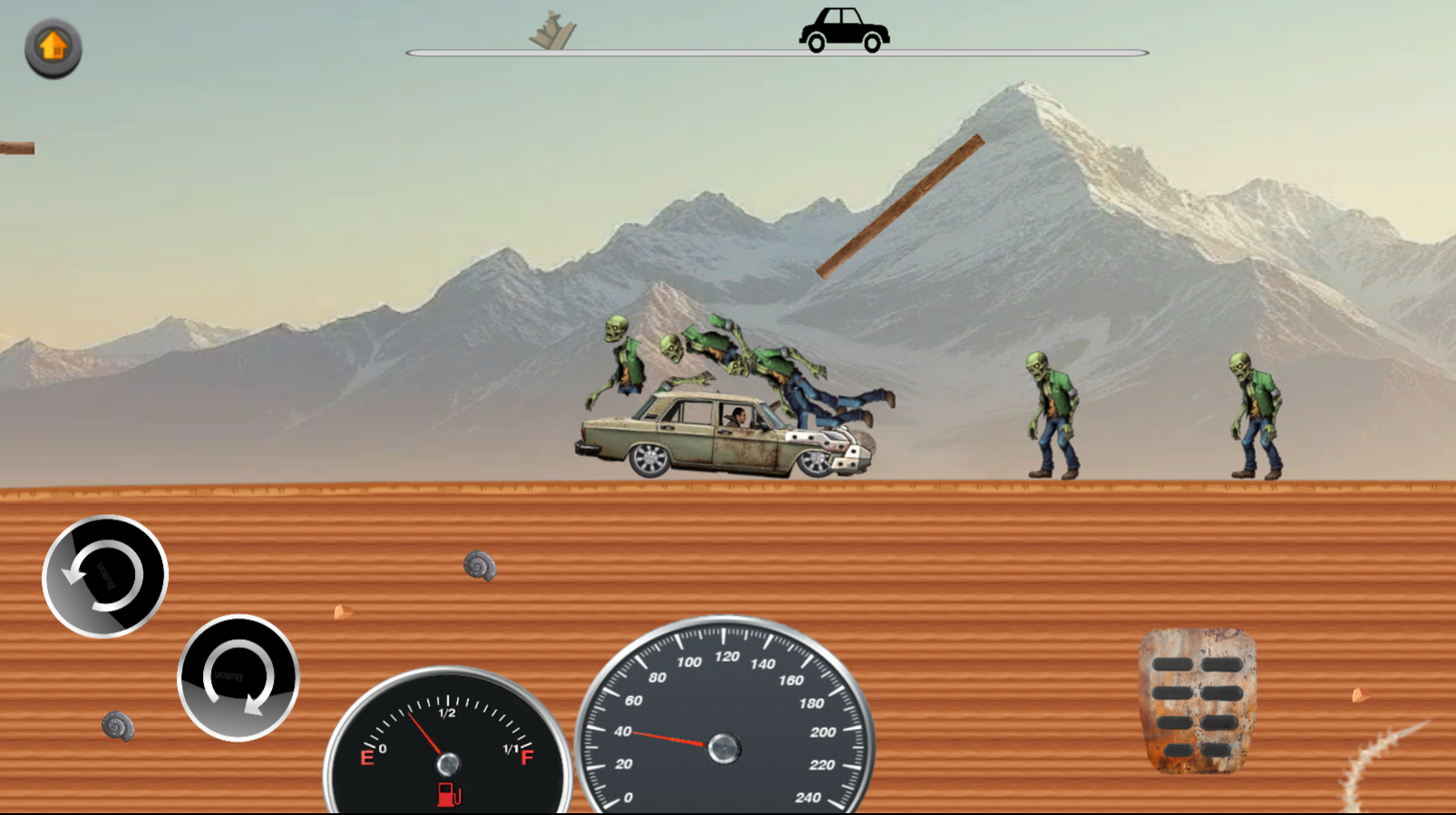
Task: Click the small shell near the bottom-left corner
Action: pos(118,725)
